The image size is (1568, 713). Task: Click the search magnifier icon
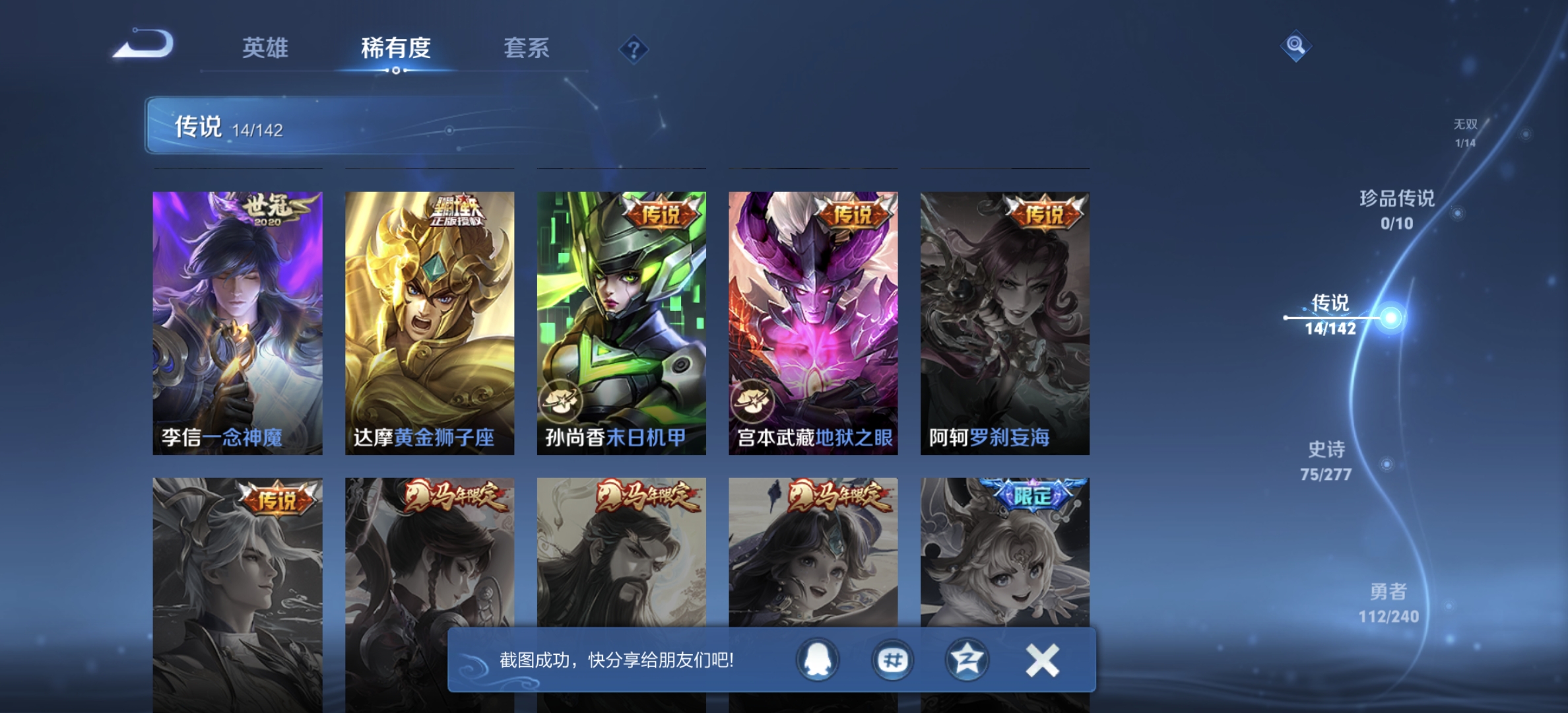click(x=1295, y=46)
